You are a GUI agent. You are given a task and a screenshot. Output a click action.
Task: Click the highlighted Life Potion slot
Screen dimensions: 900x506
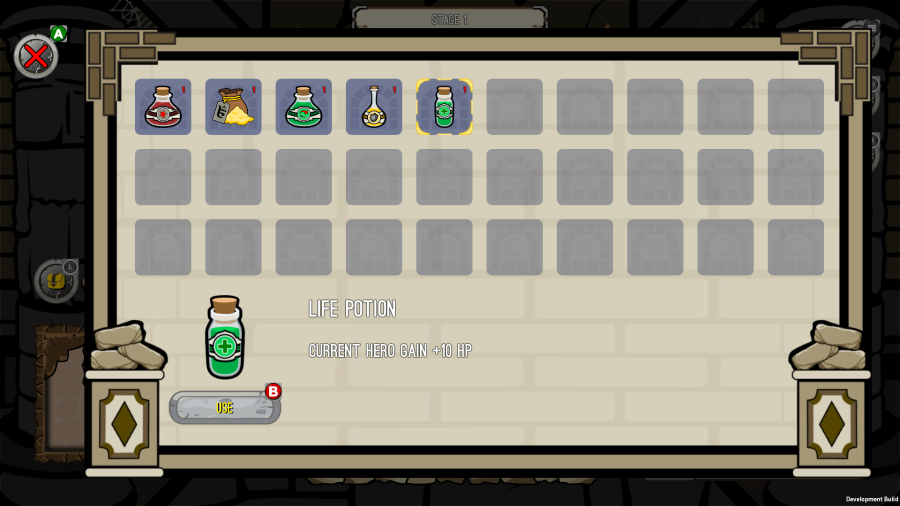click(444, 107)
